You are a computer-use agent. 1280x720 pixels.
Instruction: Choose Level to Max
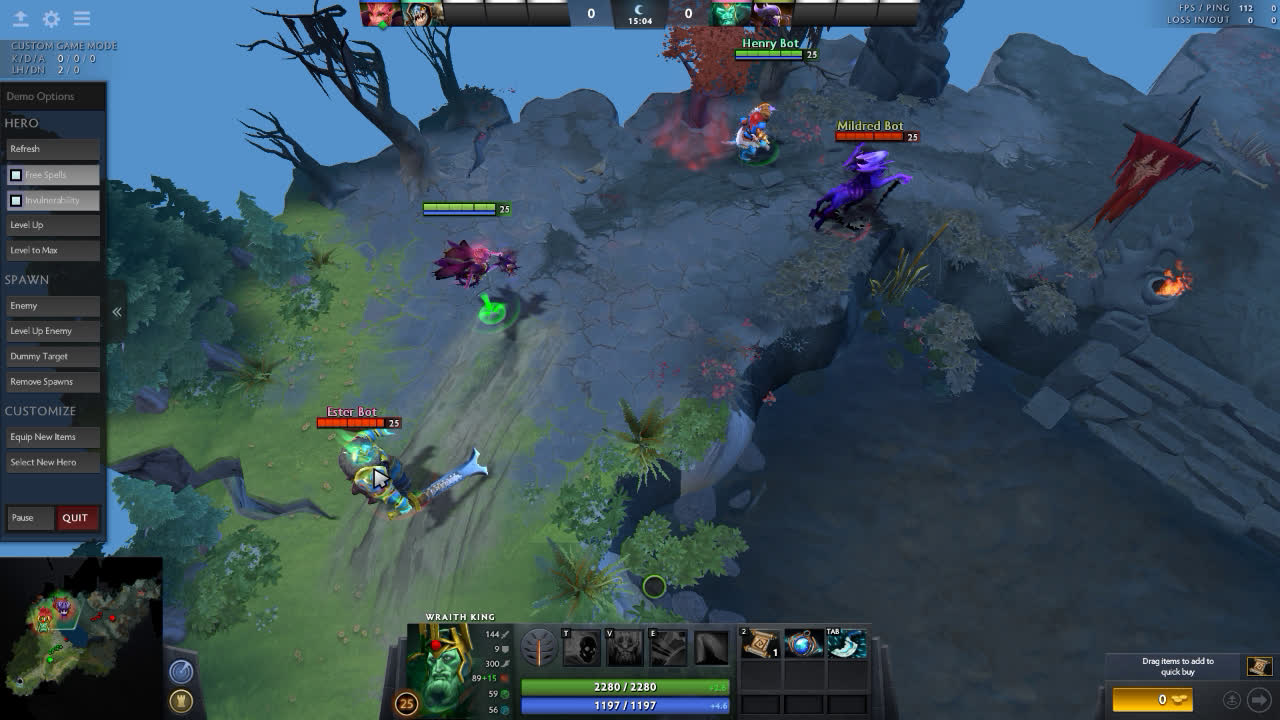tap(53, 250)
